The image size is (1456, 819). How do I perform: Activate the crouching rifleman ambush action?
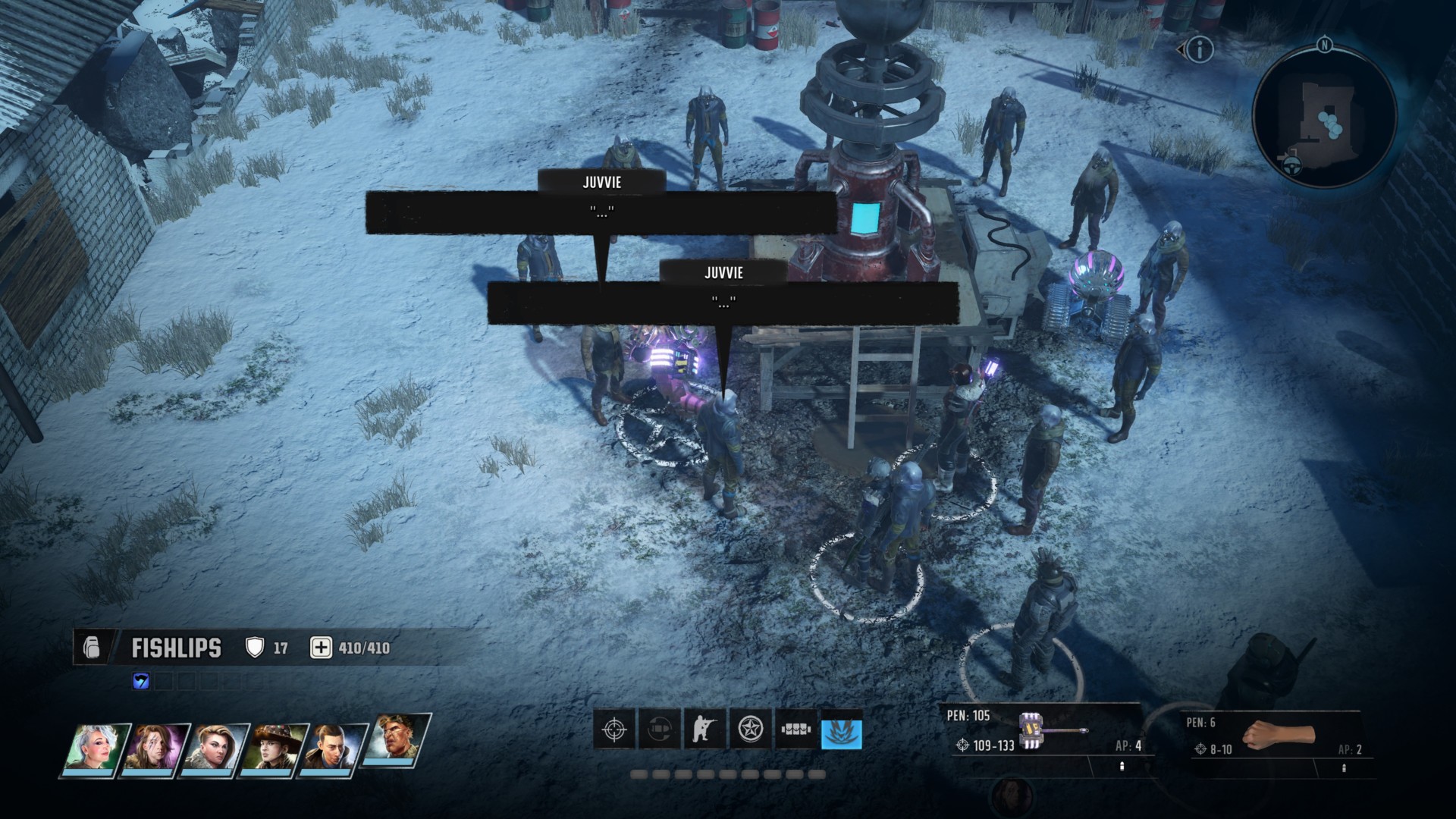point(704,730)
